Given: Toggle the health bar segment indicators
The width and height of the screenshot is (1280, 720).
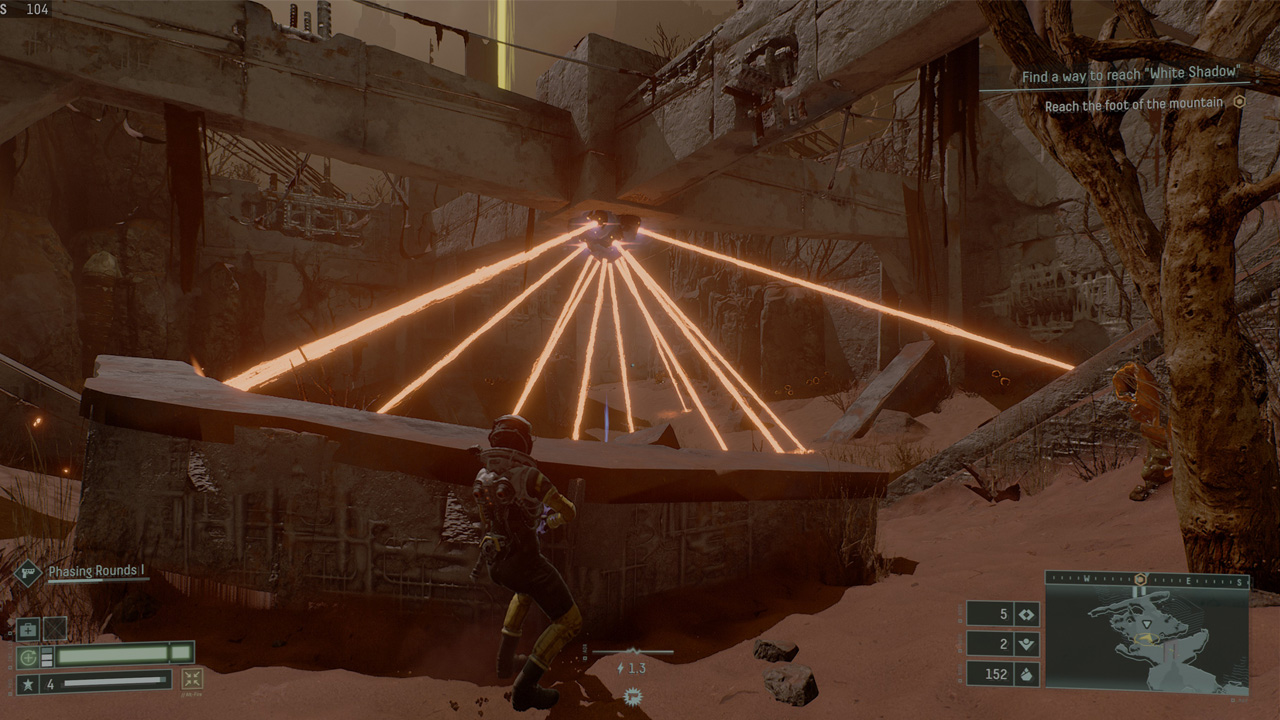Looking at the screenshot, I should click(x=46, y=655).
